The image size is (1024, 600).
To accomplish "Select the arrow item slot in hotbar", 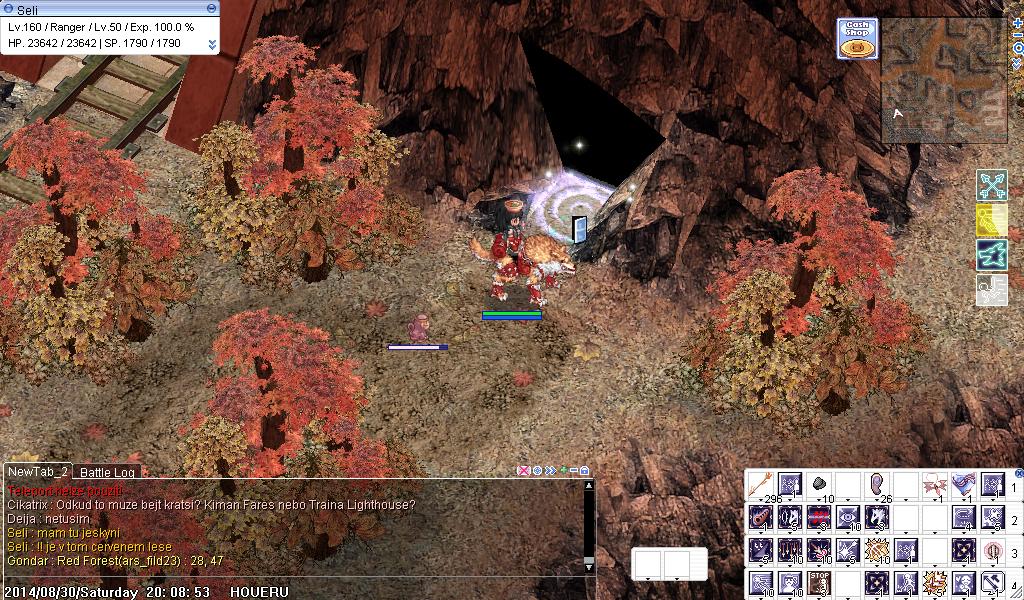I will coord(761,485).
